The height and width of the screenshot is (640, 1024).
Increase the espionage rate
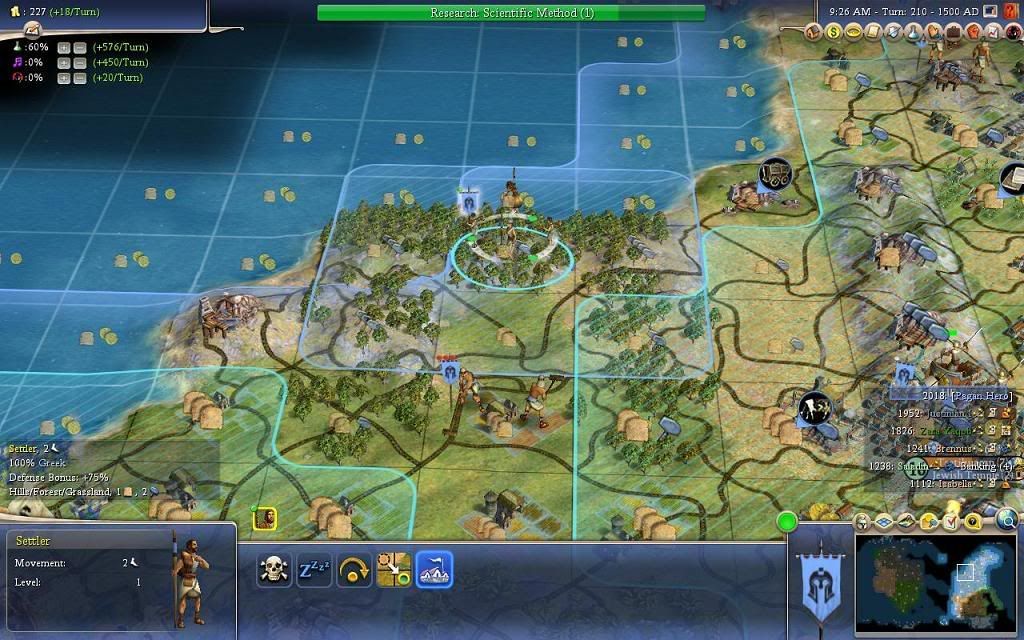click(x=64, y=77)
